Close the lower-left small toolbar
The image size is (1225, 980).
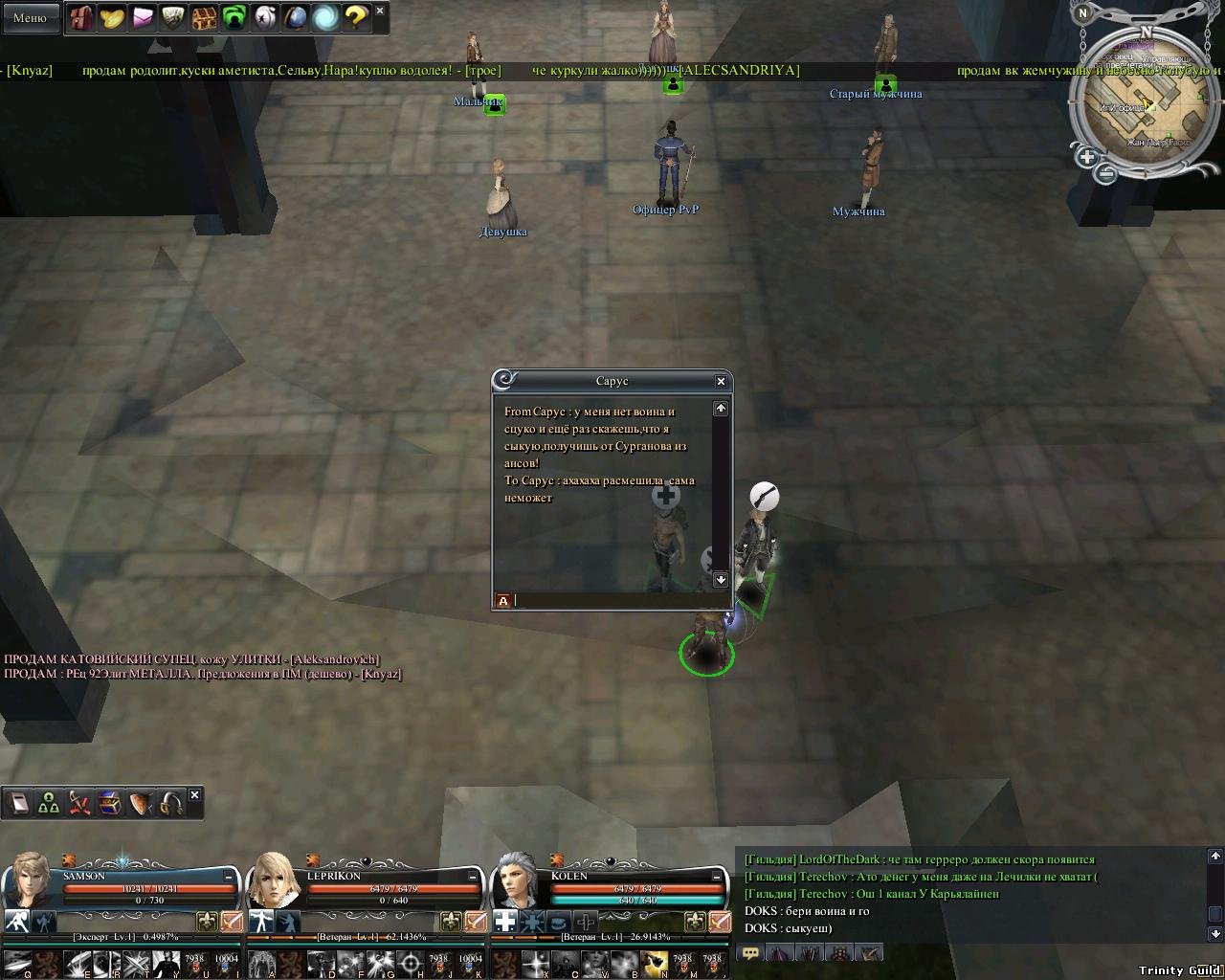tap(195, 794)
